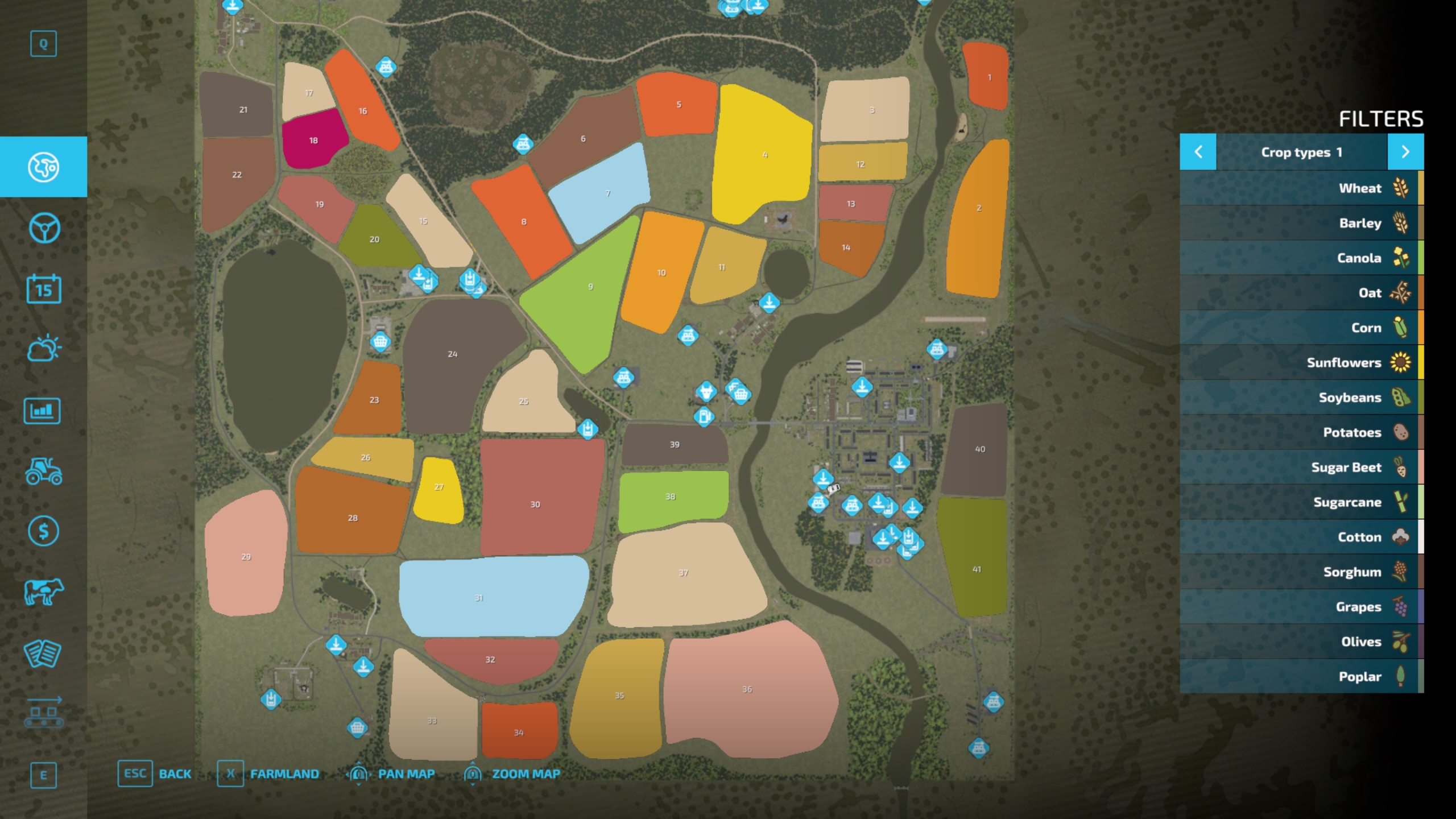The width and height of the screenshot is (1456, 819).
Task: Toggle the Wheat crop filter
Action: tap(1301, 188)
